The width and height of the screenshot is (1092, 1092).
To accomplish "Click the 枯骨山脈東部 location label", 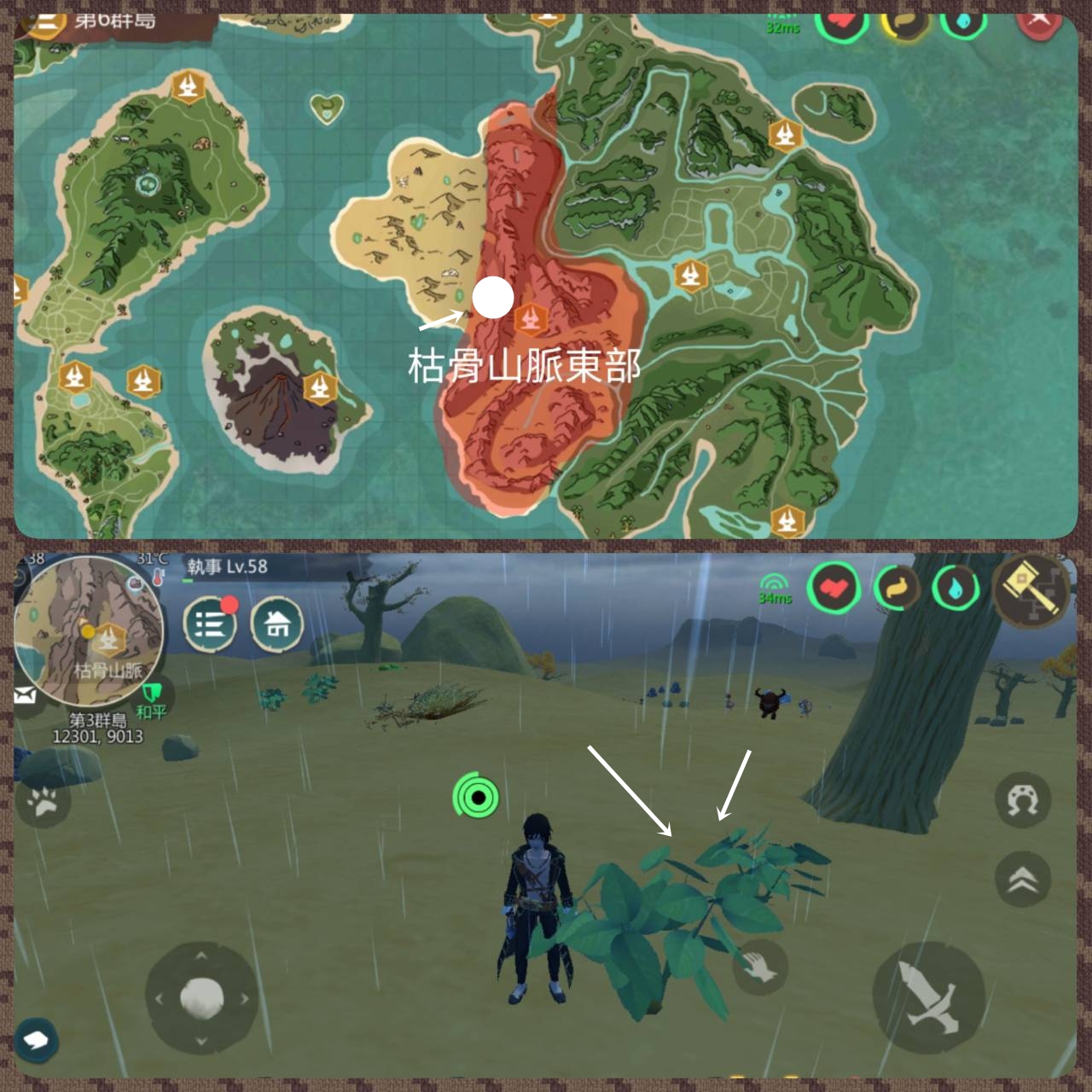I will pyautogui.click(x=524, y=365).
